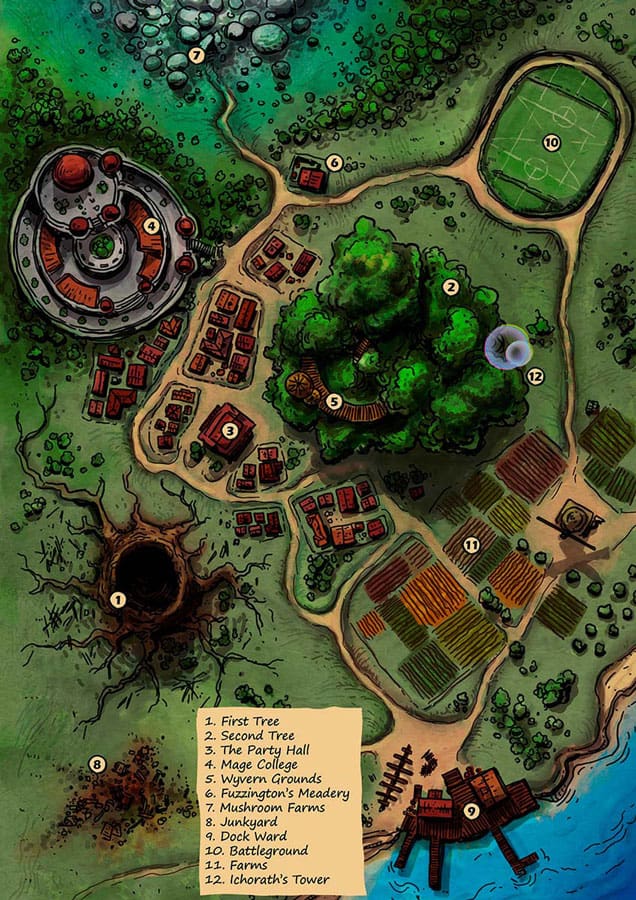This screenshot has width=636, height=900.
Task: Select marker 10 on the playing field
Action: click(550, 143)
